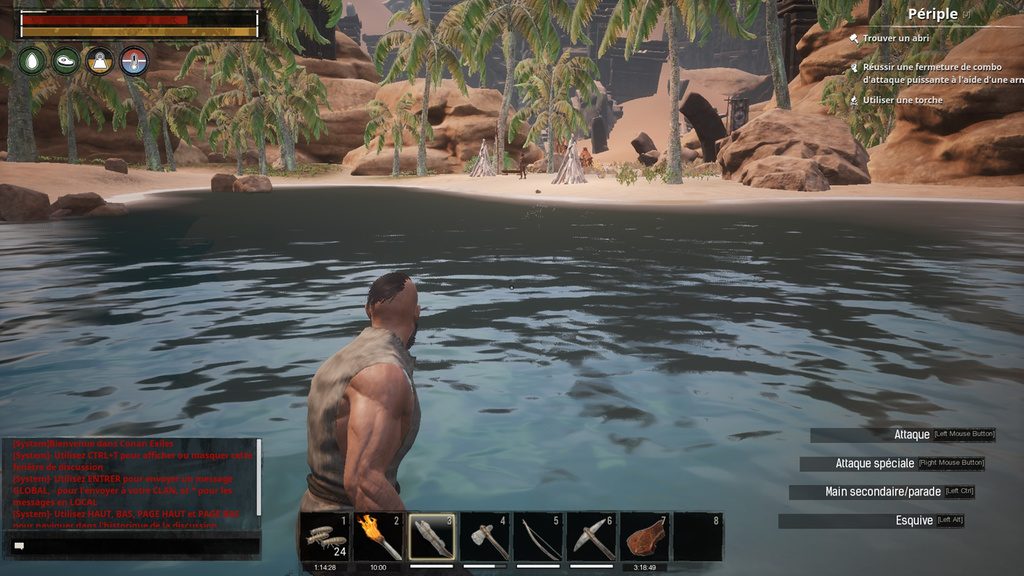1024x576 pixels.
Task: Select the bow in the hotbar
Action: pos(539,537)
